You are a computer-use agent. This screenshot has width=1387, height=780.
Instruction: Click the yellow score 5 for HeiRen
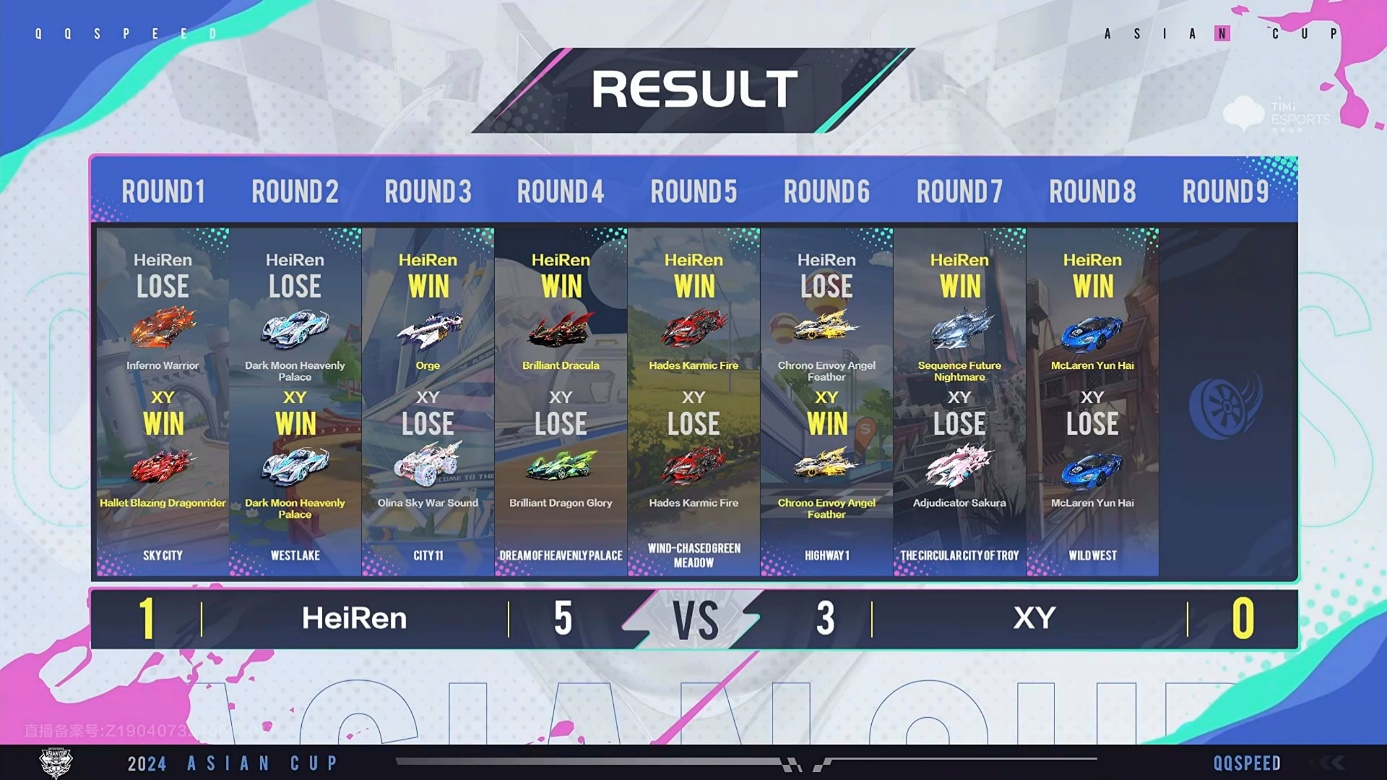coord(562,618)
